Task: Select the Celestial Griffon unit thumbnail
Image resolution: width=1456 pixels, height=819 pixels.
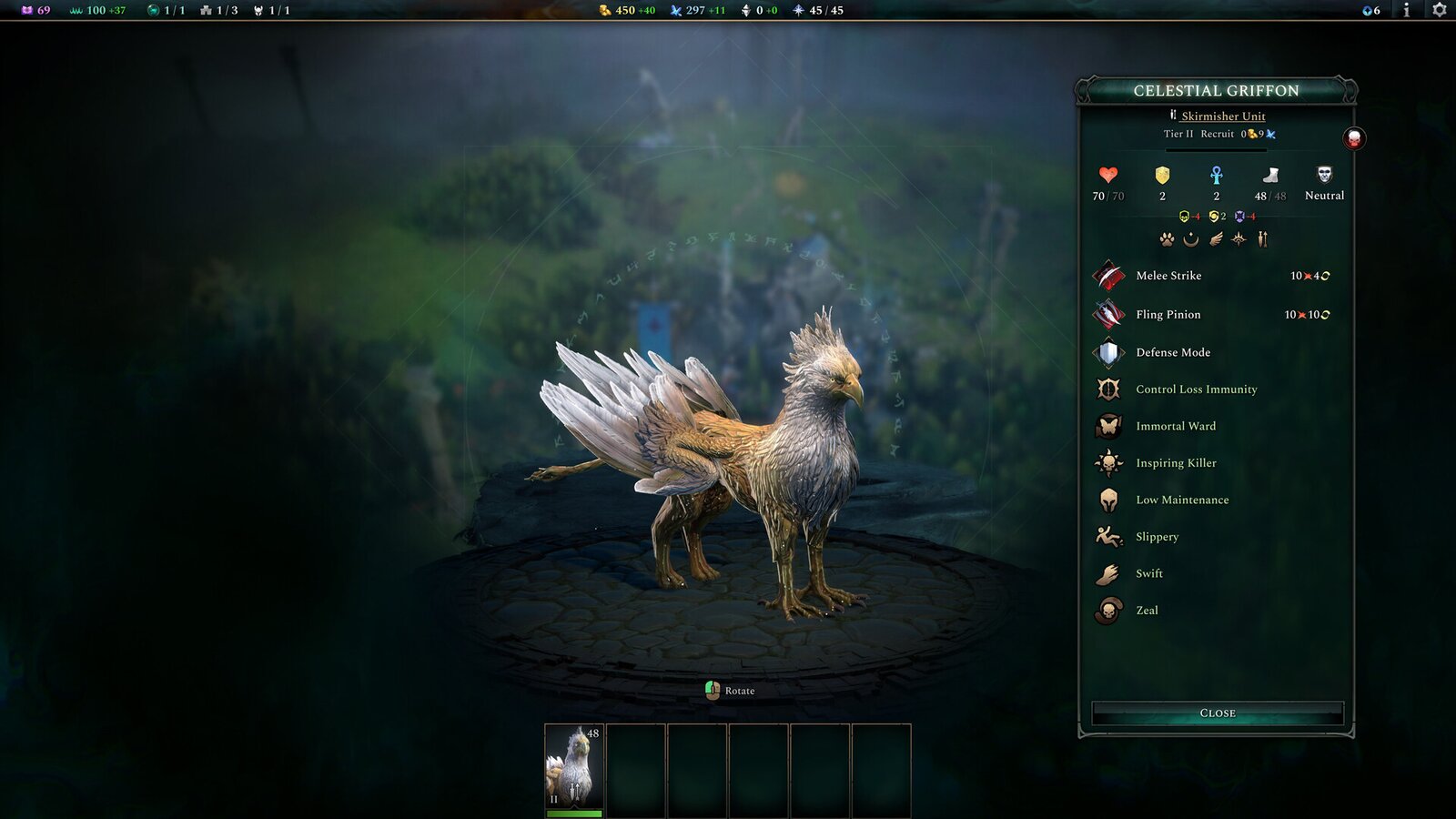Action: coord(573,764)
